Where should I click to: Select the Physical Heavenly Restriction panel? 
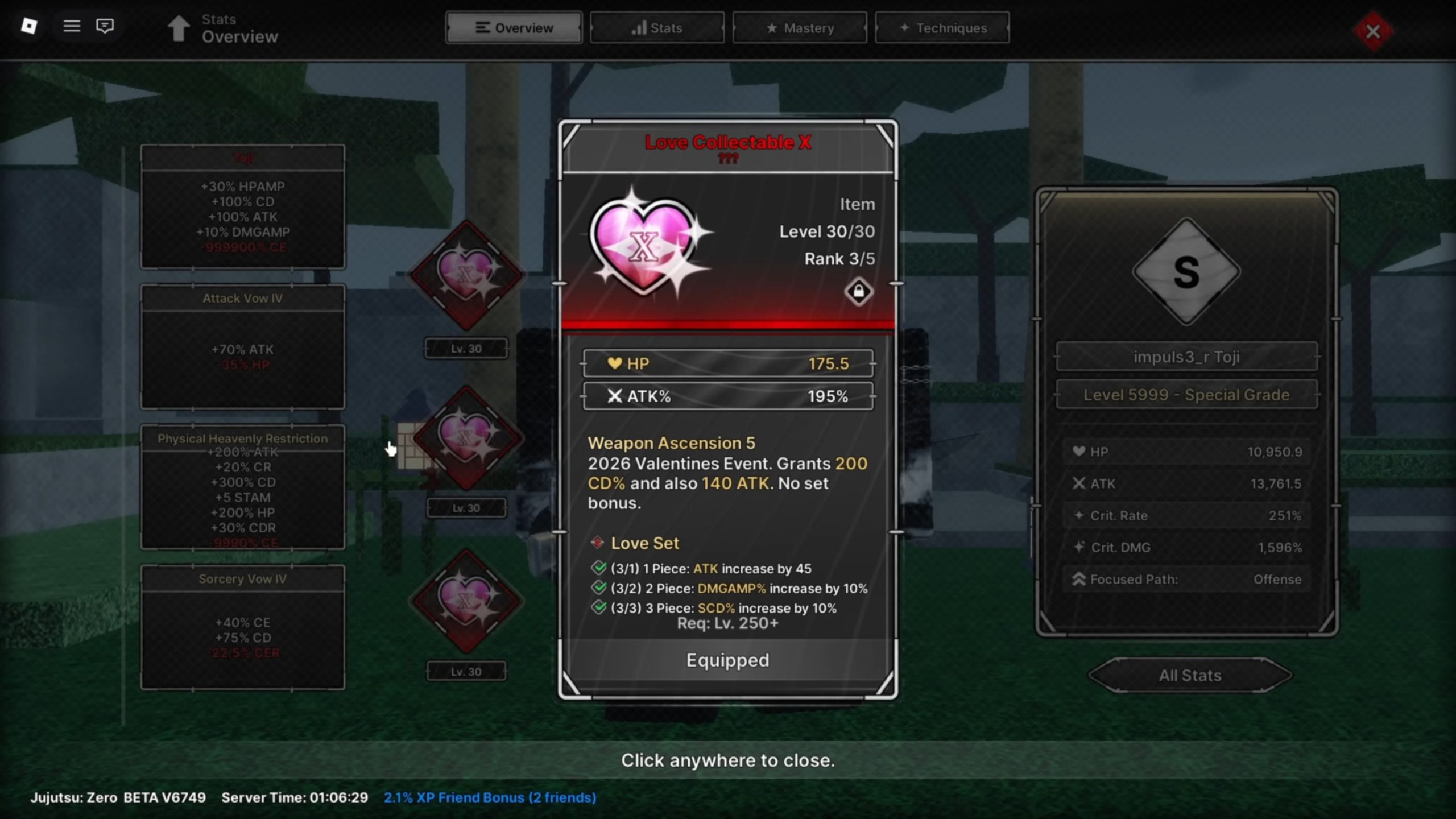coord(243,487)
